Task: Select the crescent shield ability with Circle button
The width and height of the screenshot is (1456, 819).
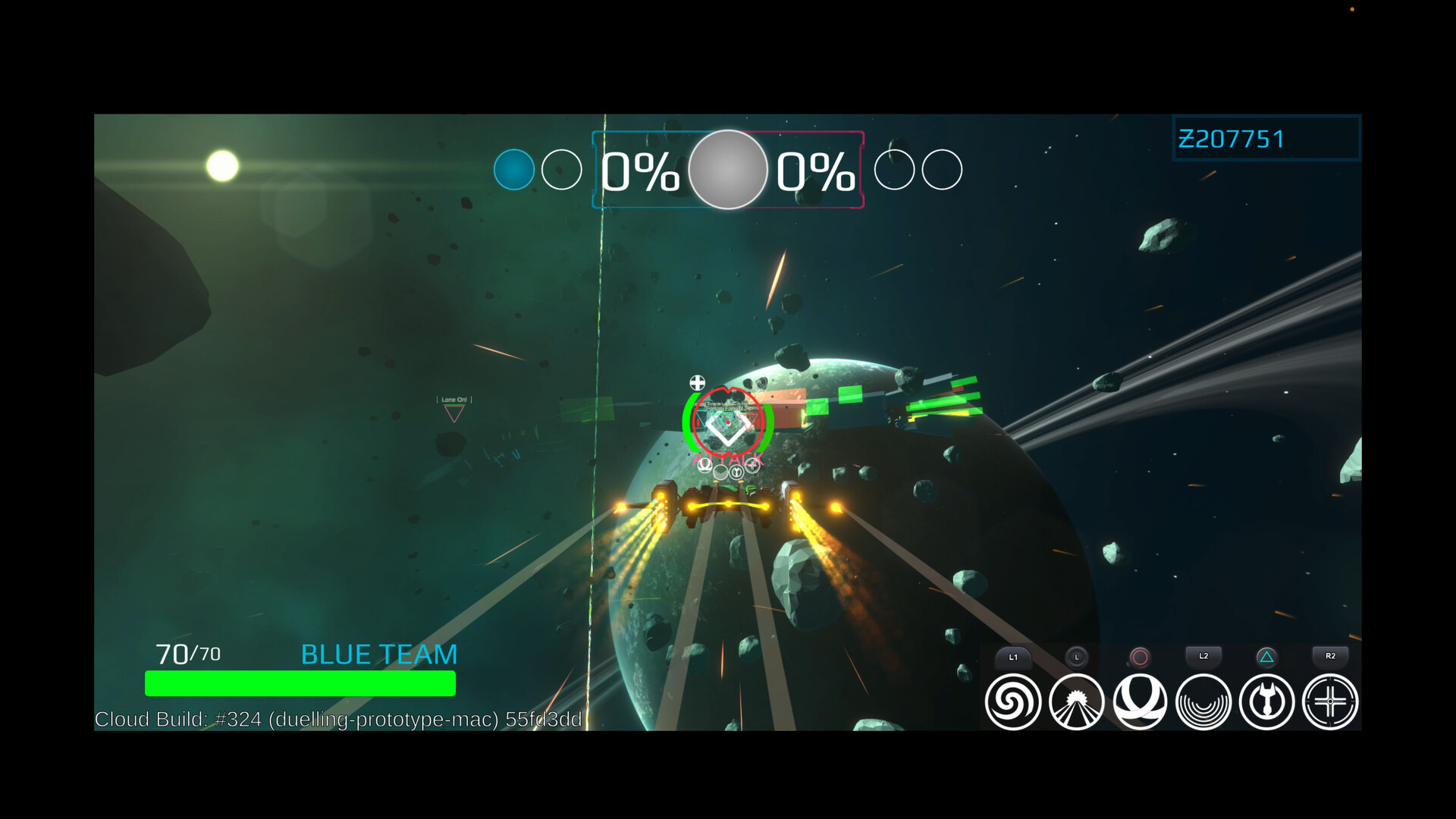Action: [x=1140, y=701]
